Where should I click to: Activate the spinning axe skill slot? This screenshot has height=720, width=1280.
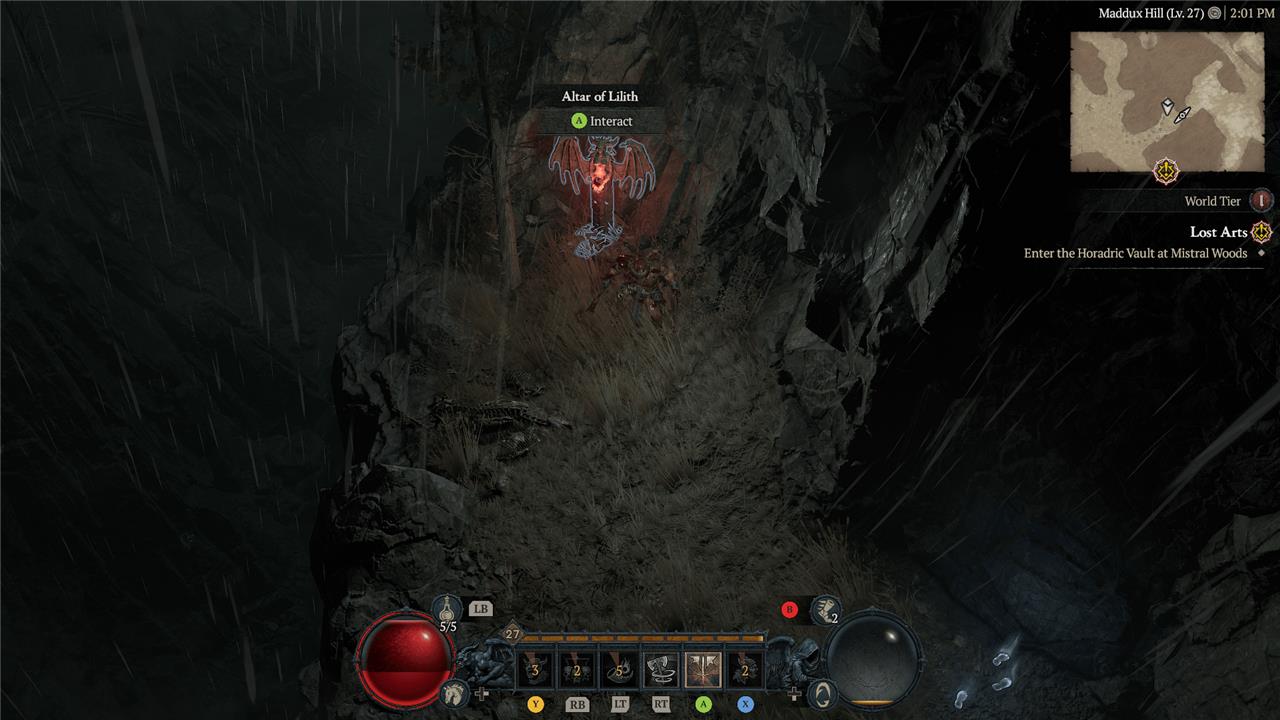pos(660,670)
